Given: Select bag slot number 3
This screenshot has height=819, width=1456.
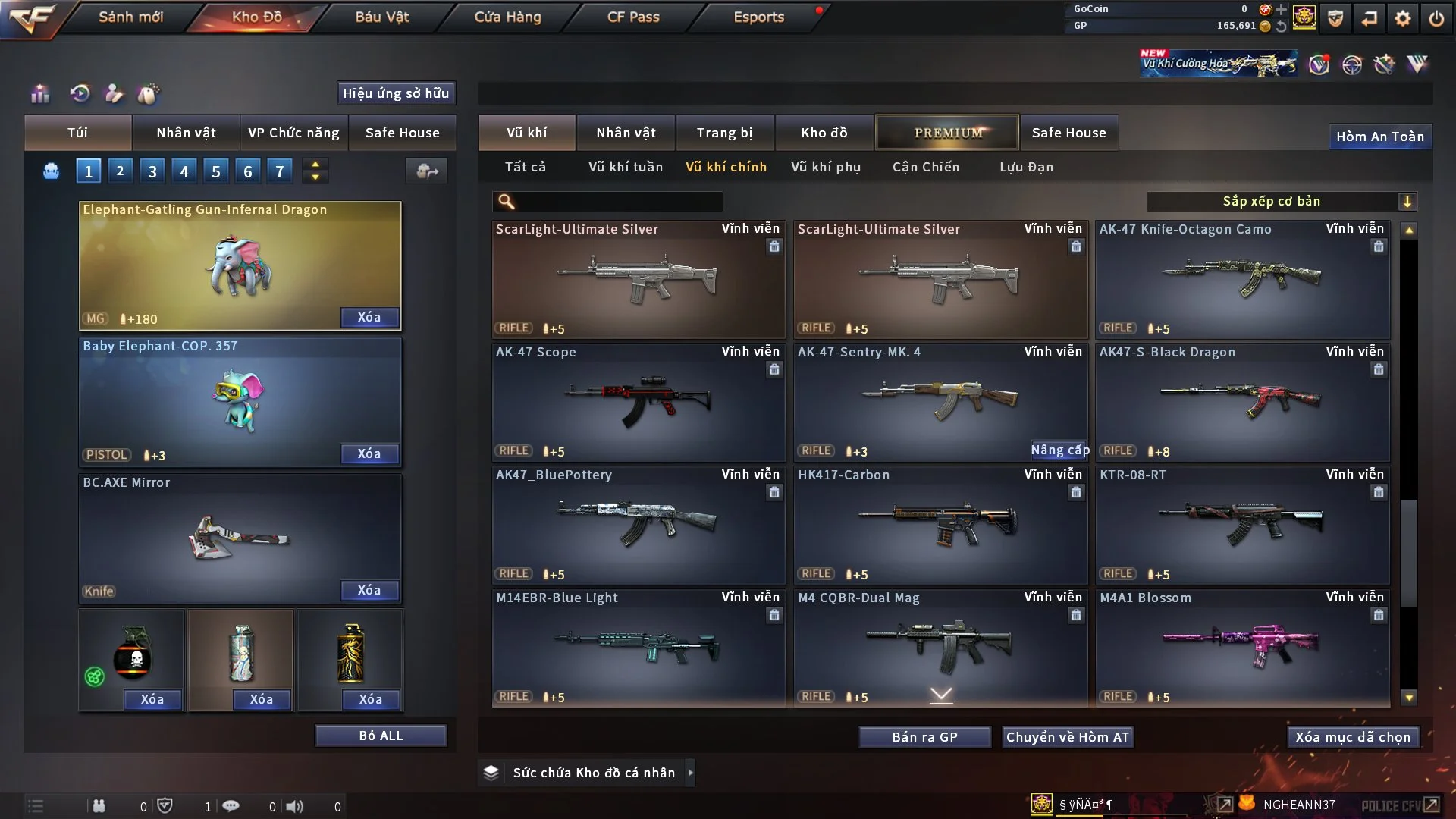Looking at the screenshot, I should pyautogui.click(x=152, y=171).
